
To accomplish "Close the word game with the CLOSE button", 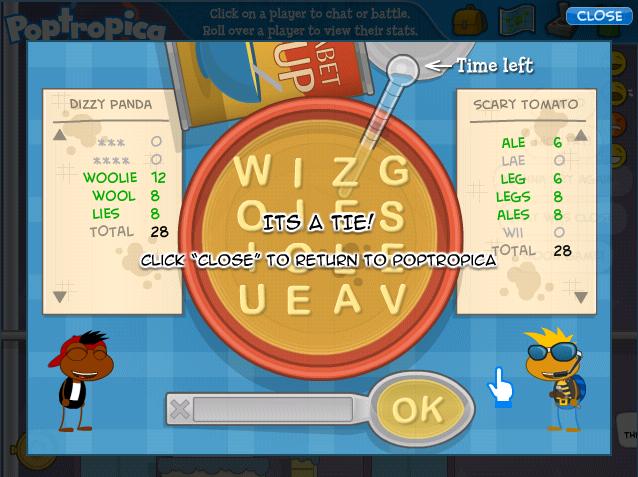I will tap(598, 15).
